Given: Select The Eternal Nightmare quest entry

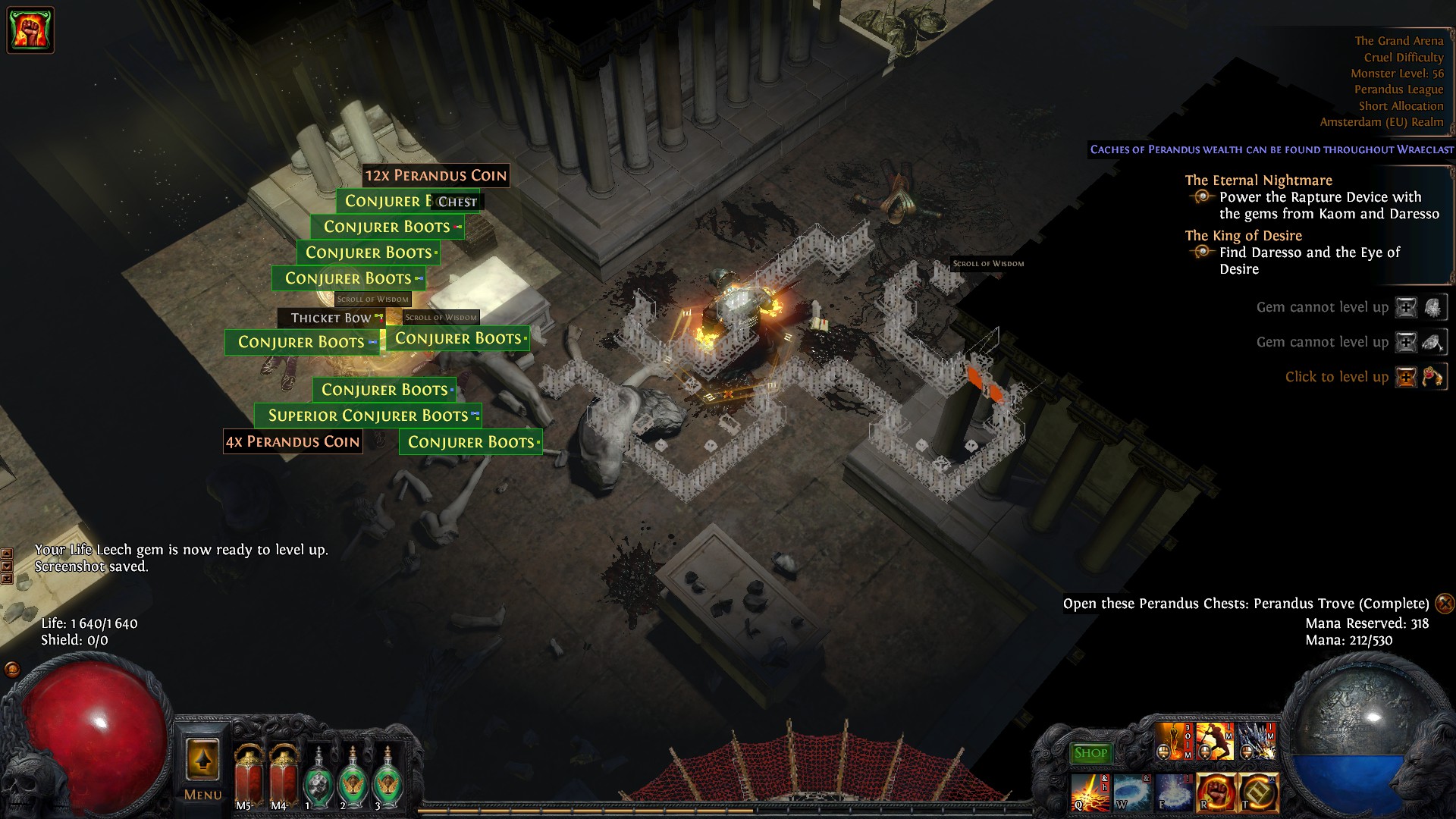Looking at the screenshot, I should 1258,180.
